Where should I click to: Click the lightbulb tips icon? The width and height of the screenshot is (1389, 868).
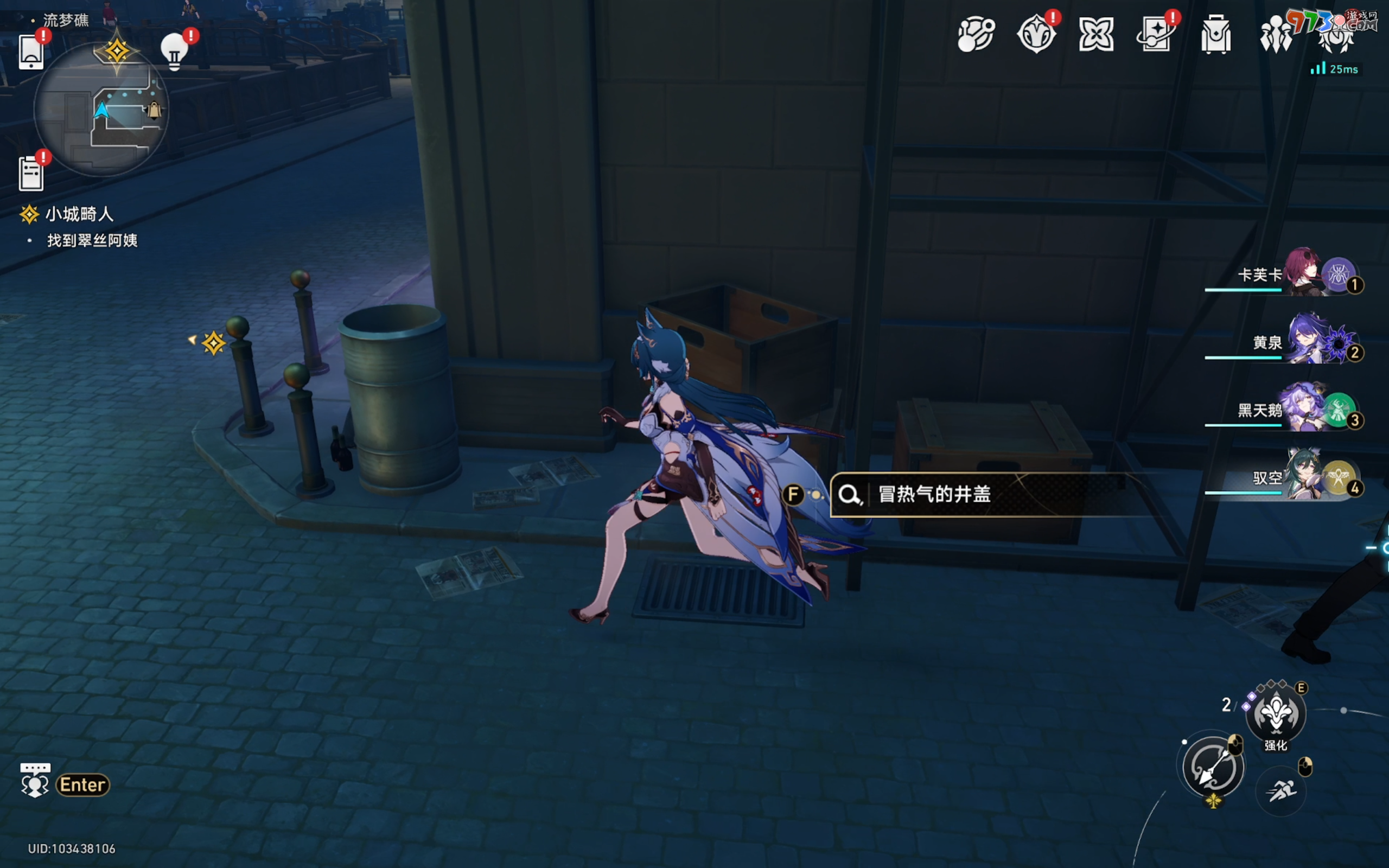(175, 52)
